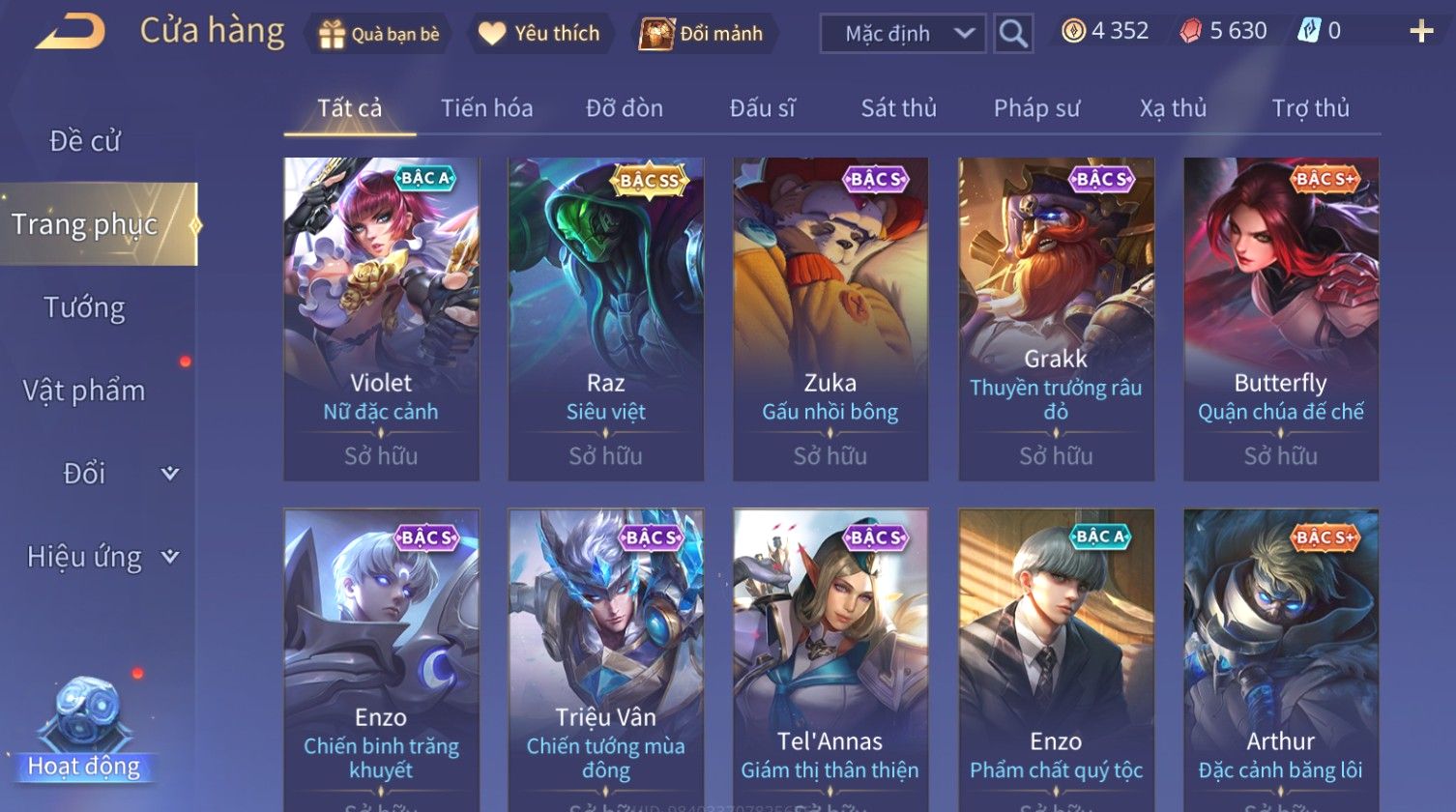
Task: Open the Quà bạn bè gift menu
Action: point(379,34)
